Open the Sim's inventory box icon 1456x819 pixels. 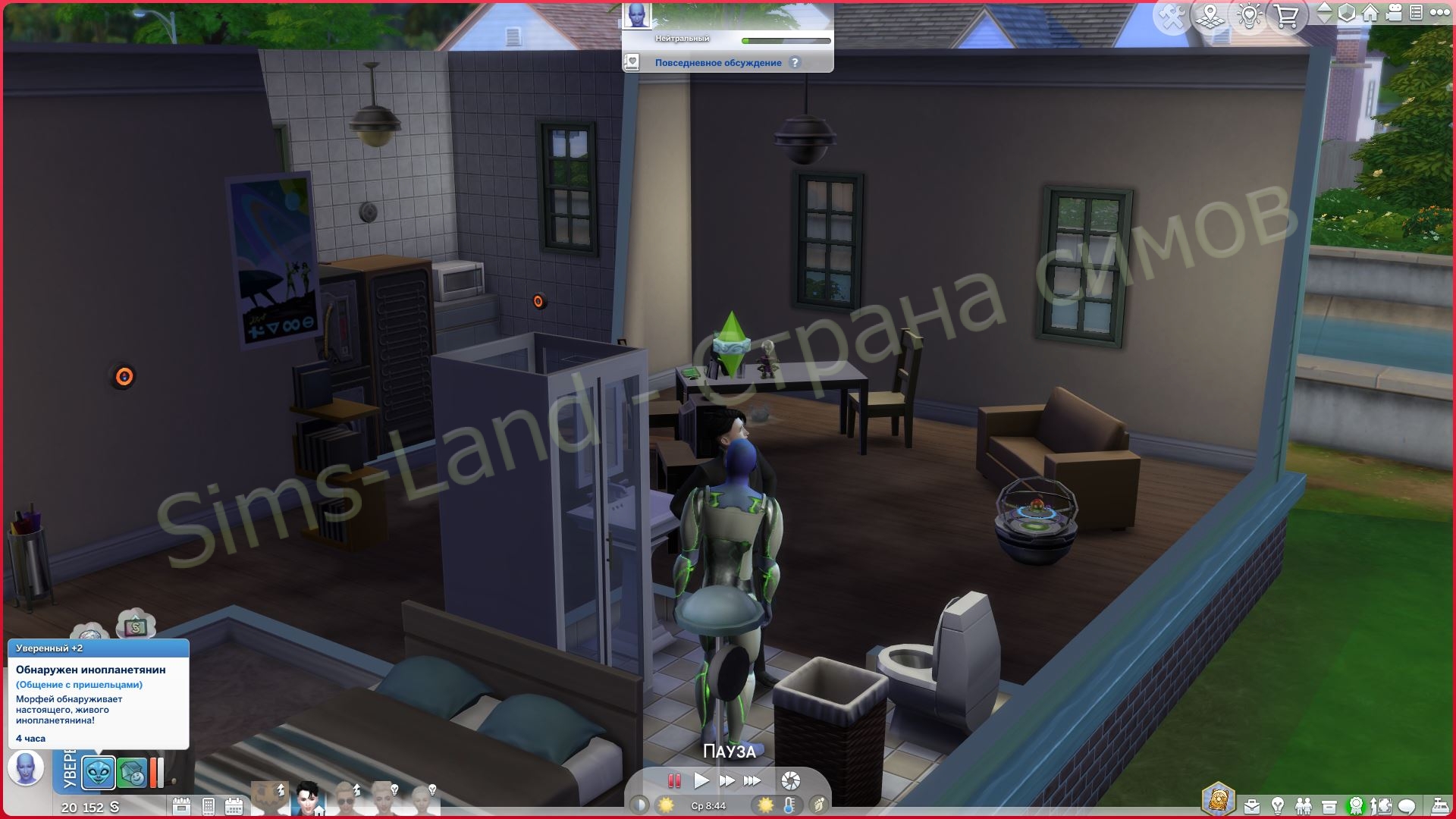(x=1329, y=805)
